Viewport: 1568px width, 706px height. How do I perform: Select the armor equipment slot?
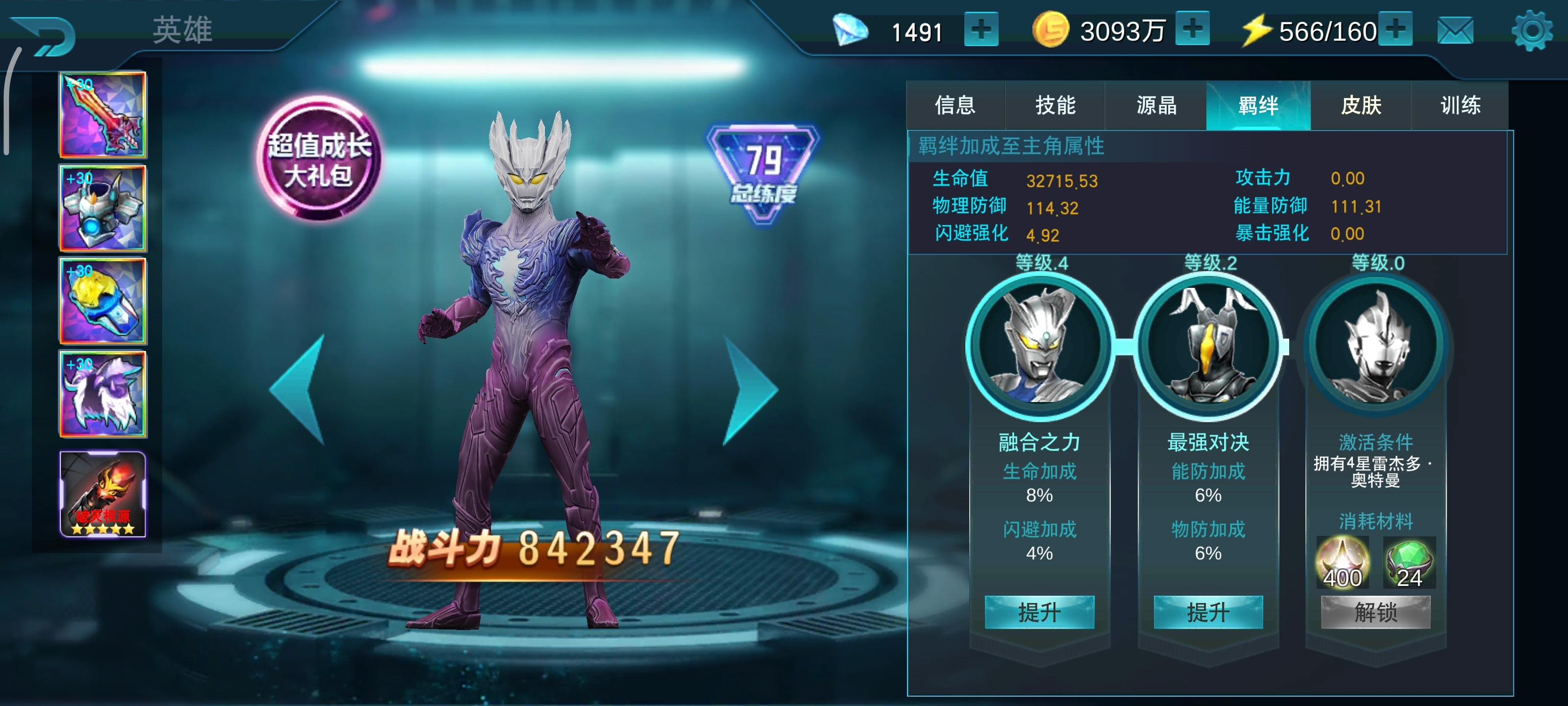coord(103,208)
